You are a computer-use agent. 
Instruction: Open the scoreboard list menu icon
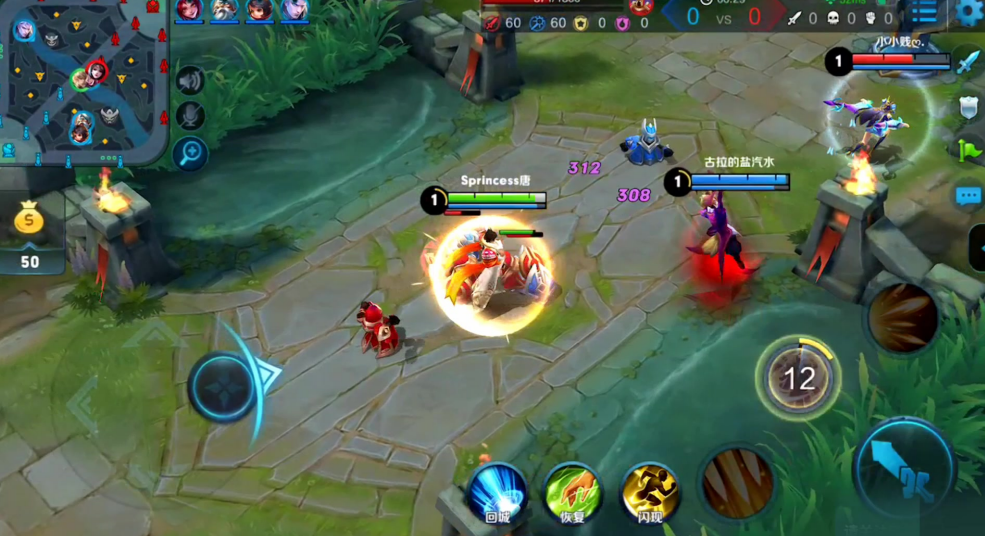924,13
